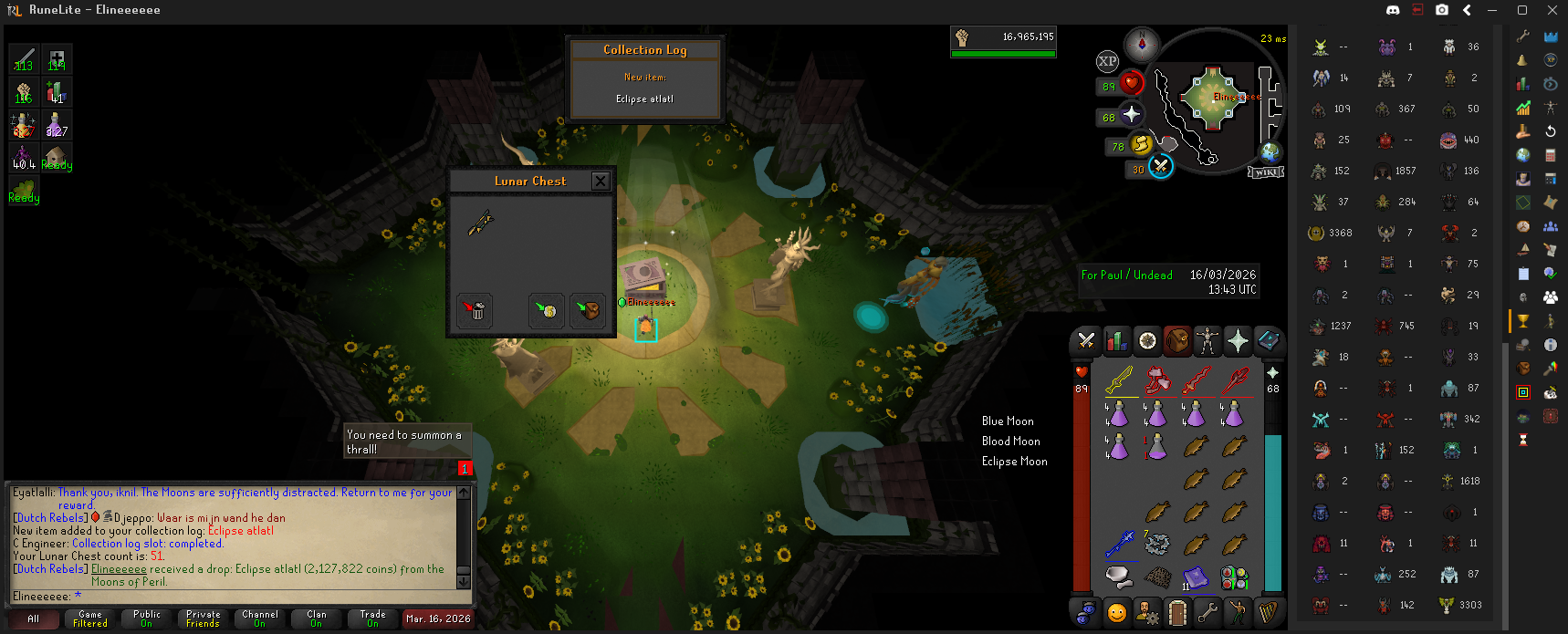Toggle the XP drops orb
Image resolution: width=1568 pixels, height=634 pixels.
pyautogui.click(x=1107, y=61)
